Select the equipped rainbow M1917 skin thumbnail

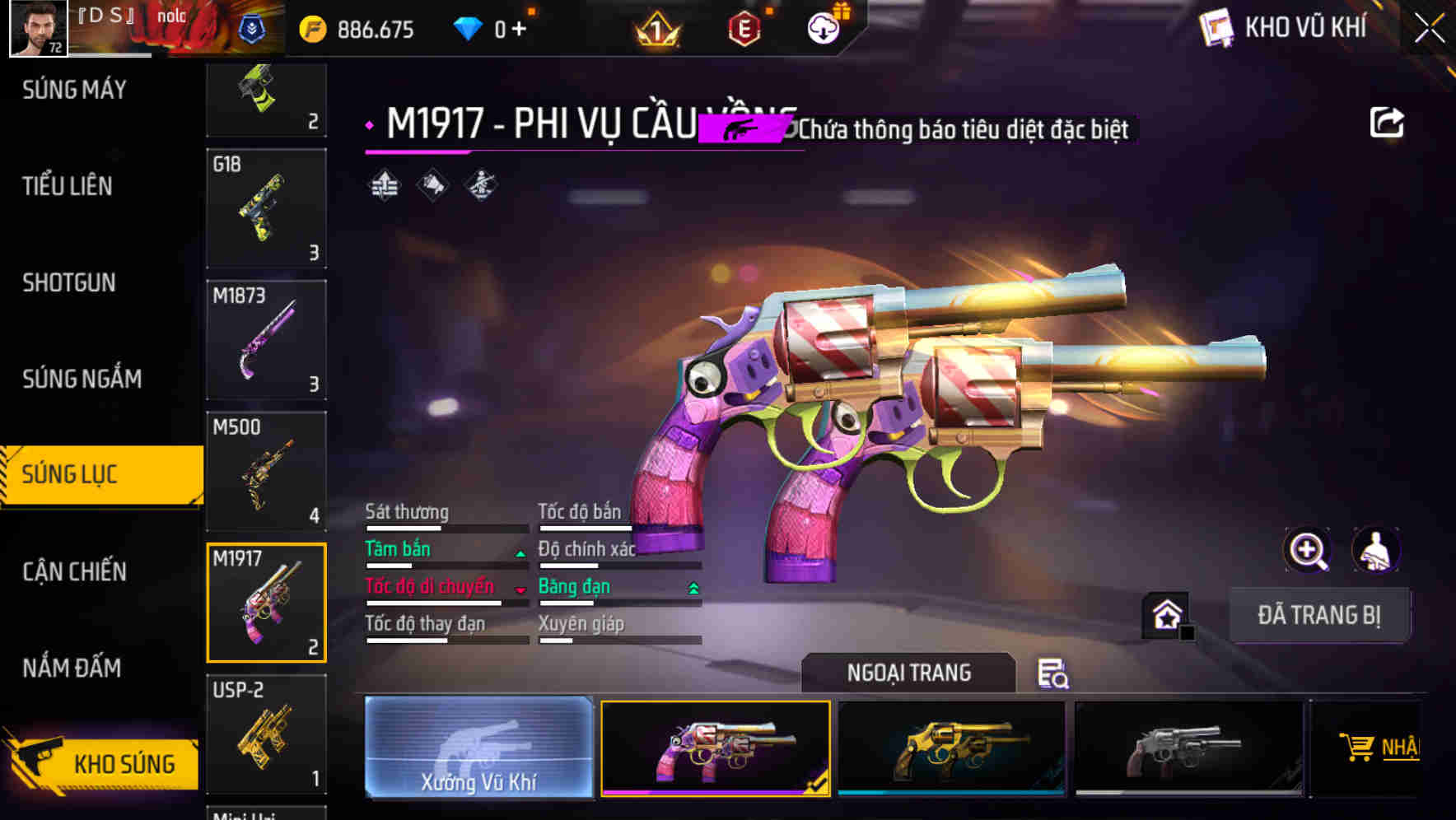point(715,748)
